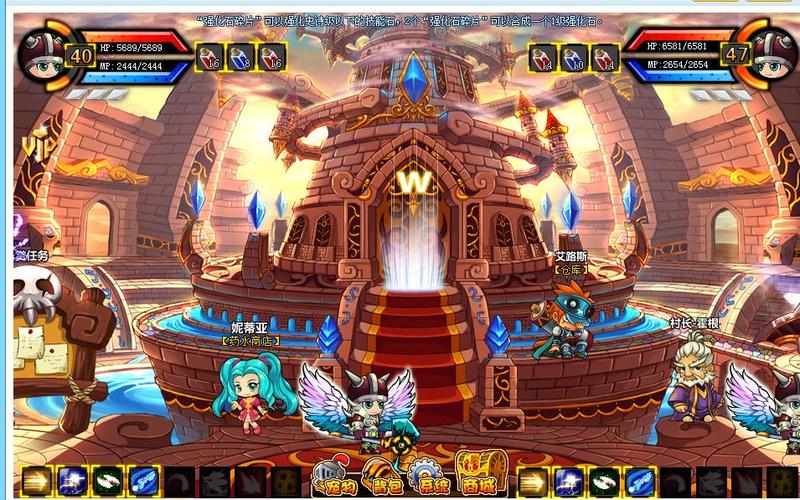This screenshot has height=500, width=800.
Task: Activate player one's blue lightning skill
Action: (71, 482)
